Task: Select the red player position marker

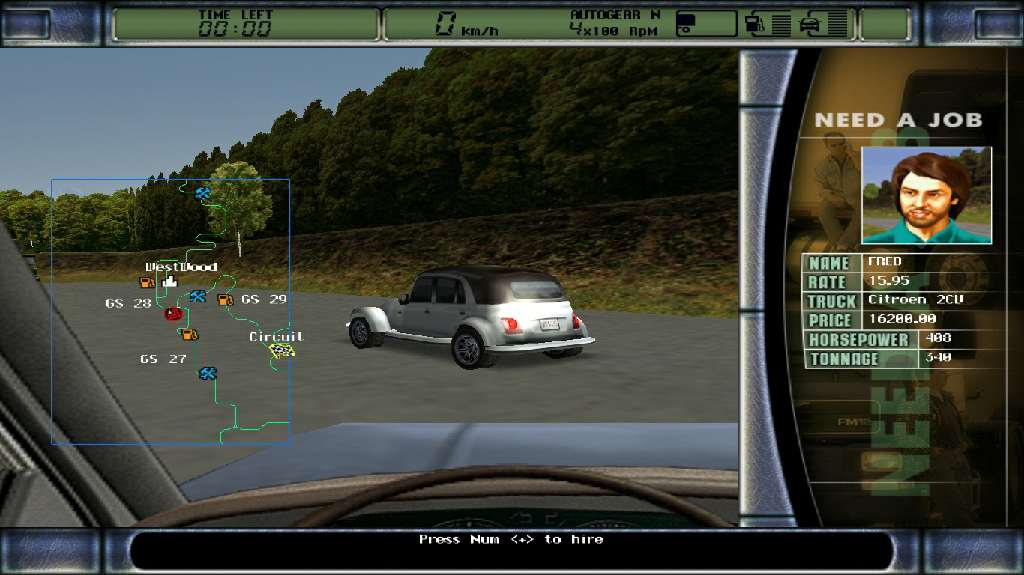Action: tap(173, 314)
